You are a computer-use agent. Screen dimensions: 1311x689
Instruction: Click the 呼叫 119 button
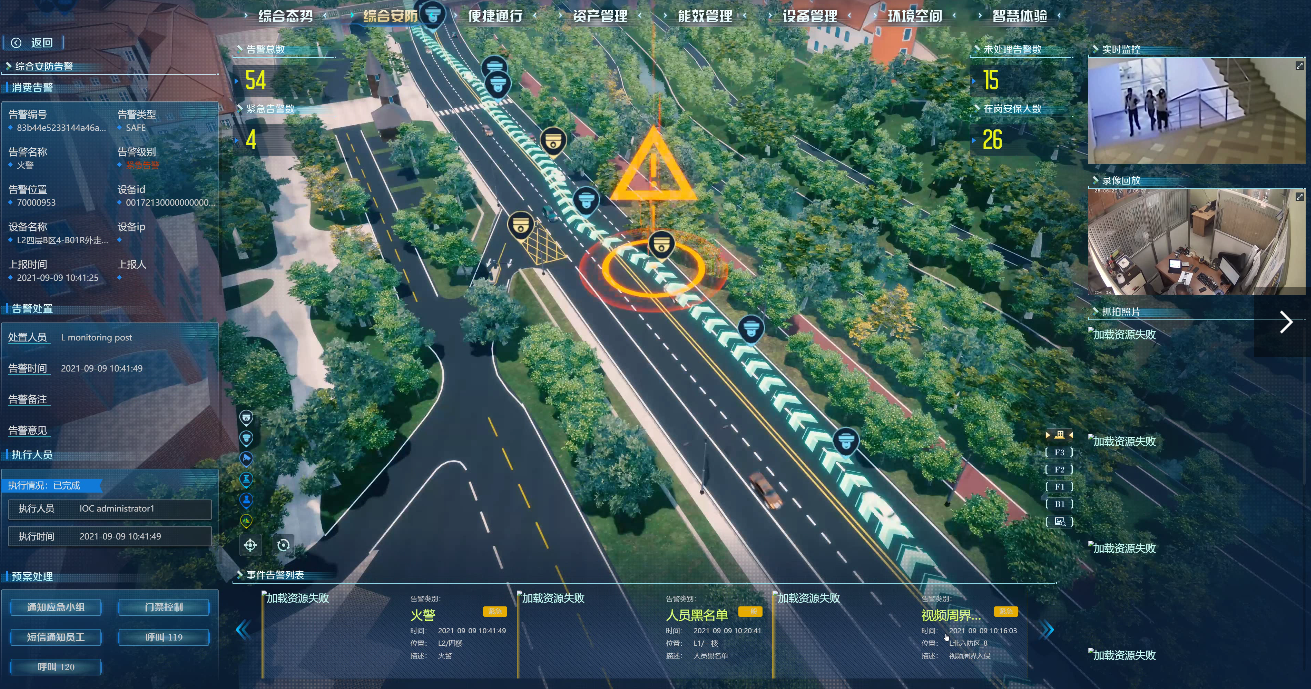[x=163, y=637]
